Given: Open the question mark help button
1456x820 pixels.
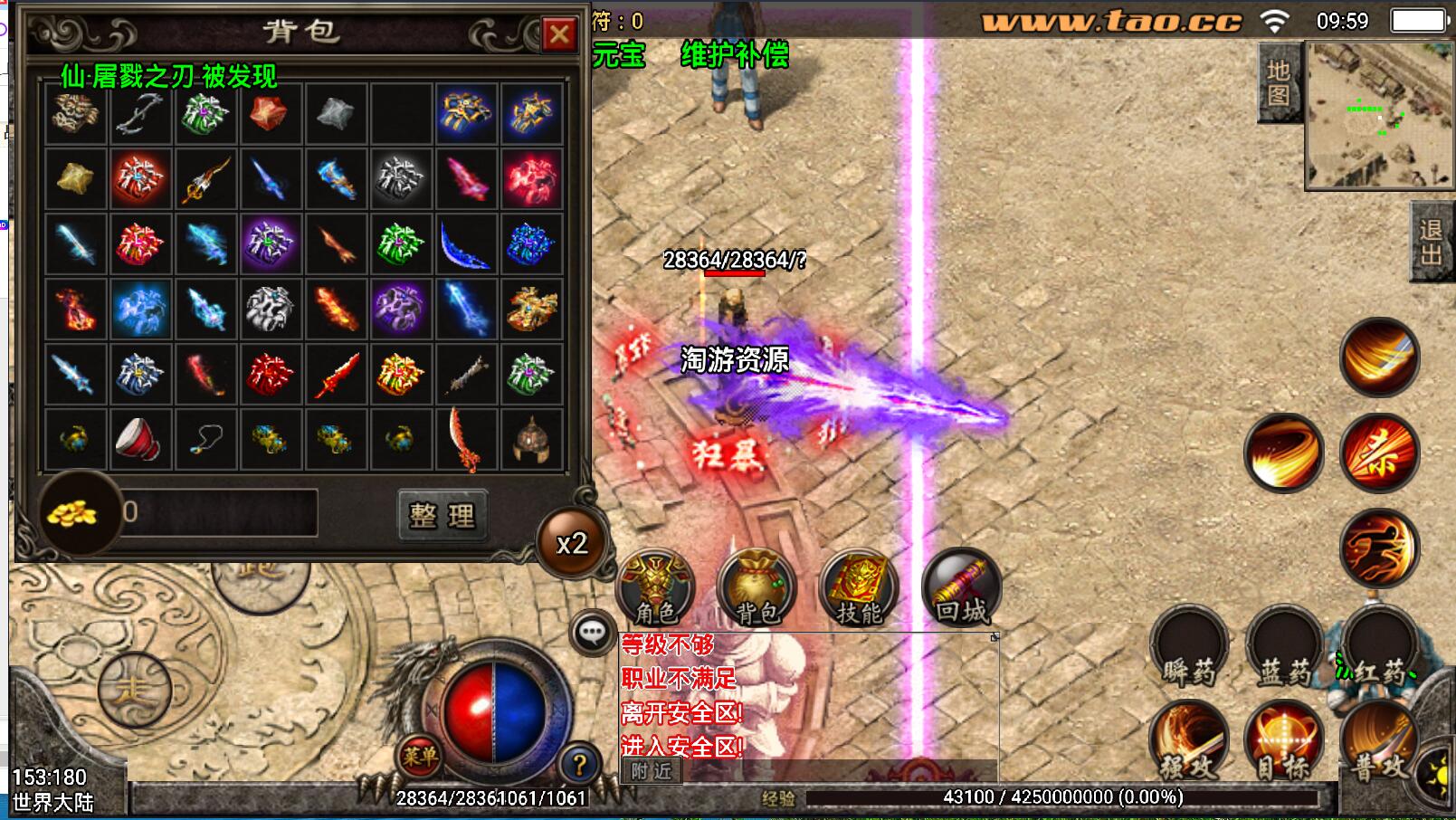Looking at the screenshot, I should pos(579,766).
